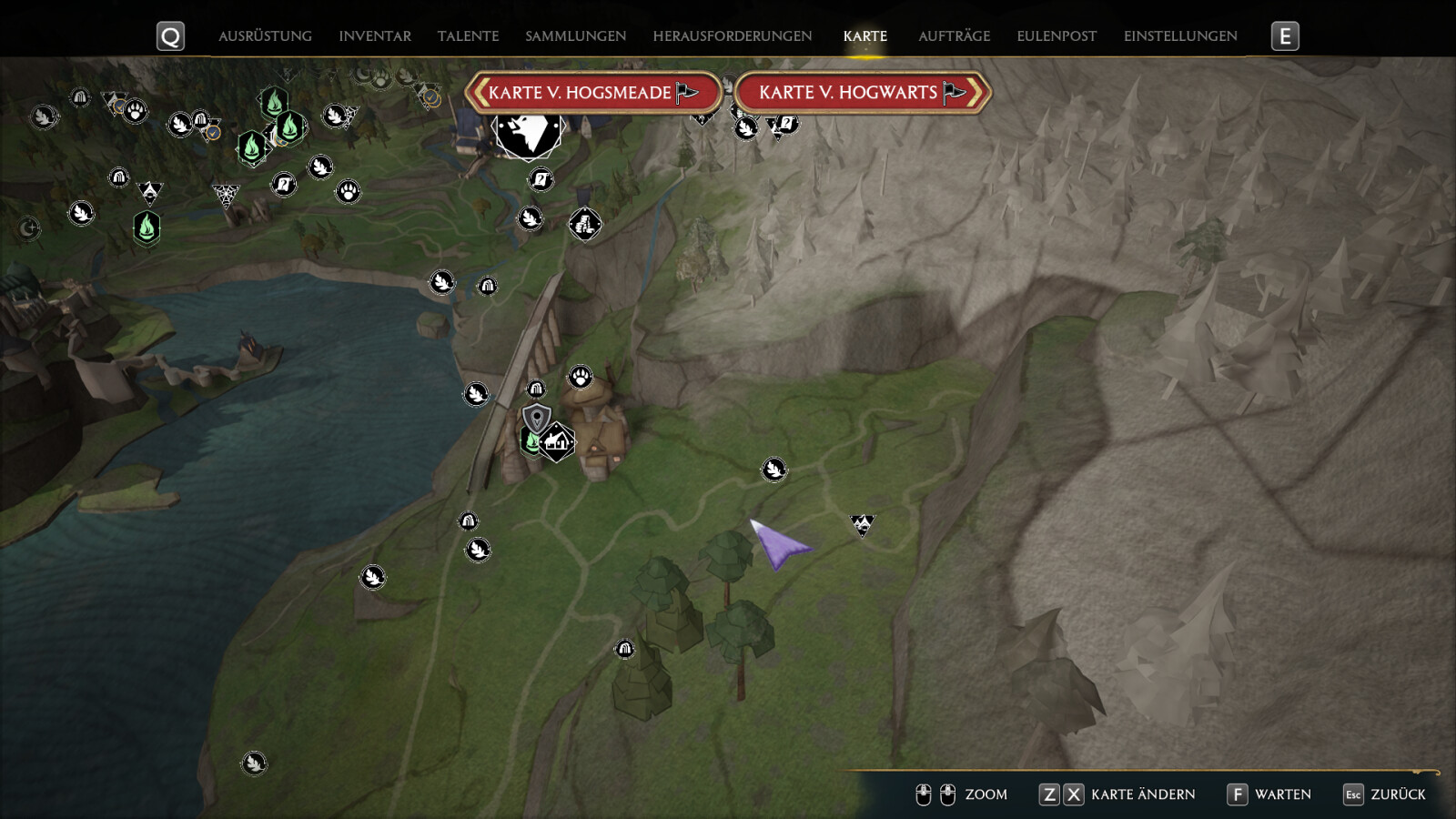The image size is (1456, 819).
Task: Switch to the Inventar tab
Action: pyautogui.click(x=375, y=36)
